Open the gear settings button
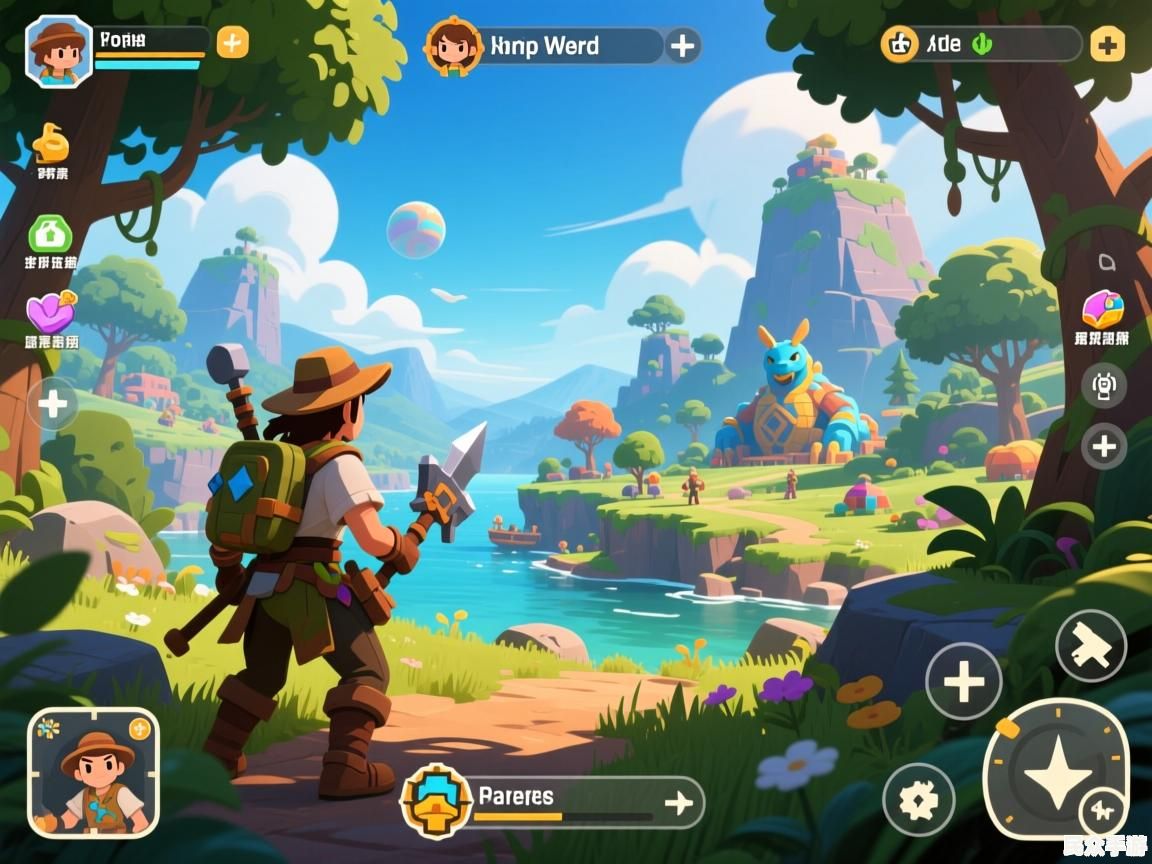 (x=918, y=799)
